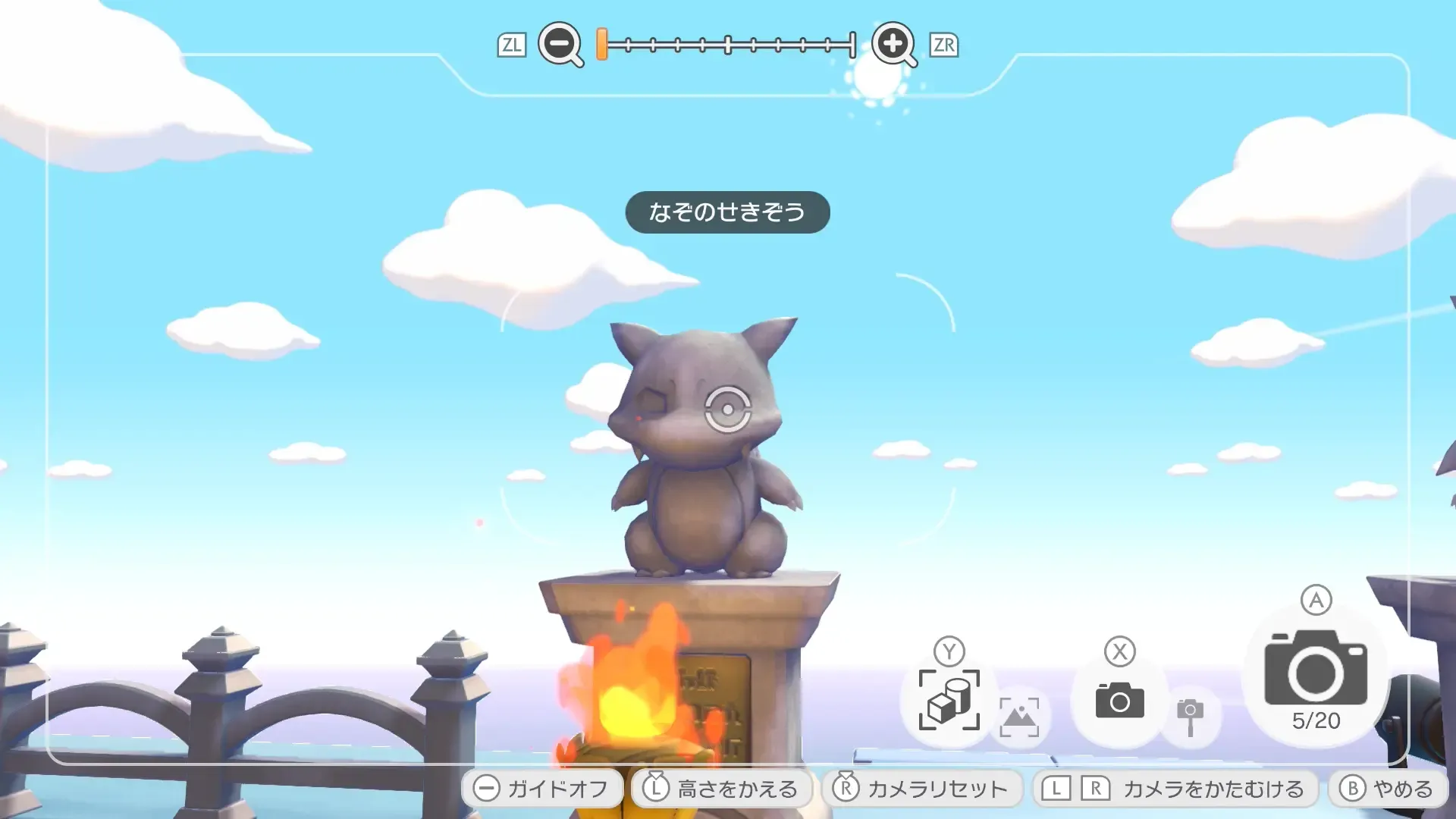Screen dimensions: 1456x819
Task: Select the ZR shoulder button indicator
Action: coord(944,45)
